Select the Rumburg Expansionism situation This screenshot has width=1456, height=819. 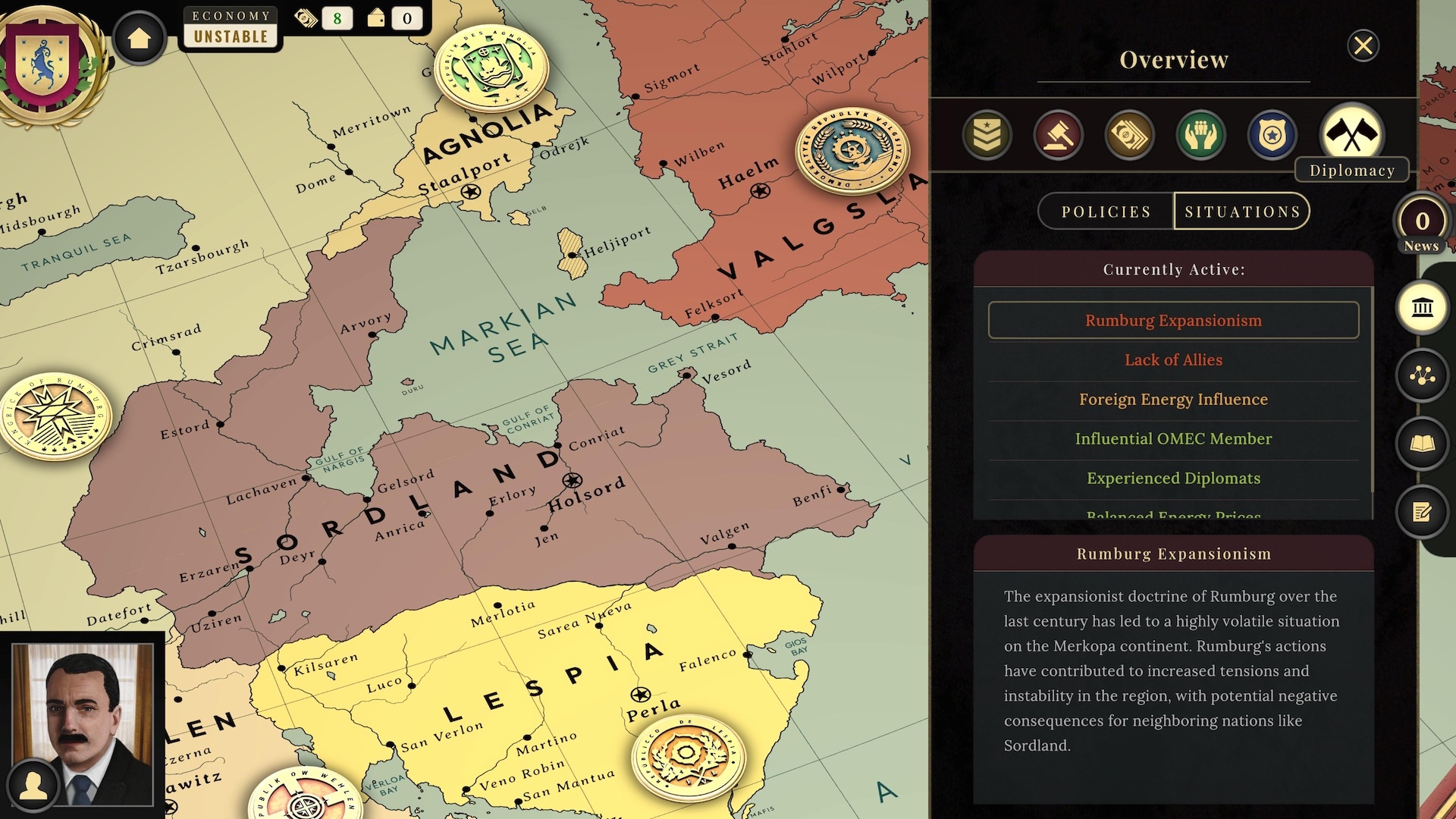1172,320
